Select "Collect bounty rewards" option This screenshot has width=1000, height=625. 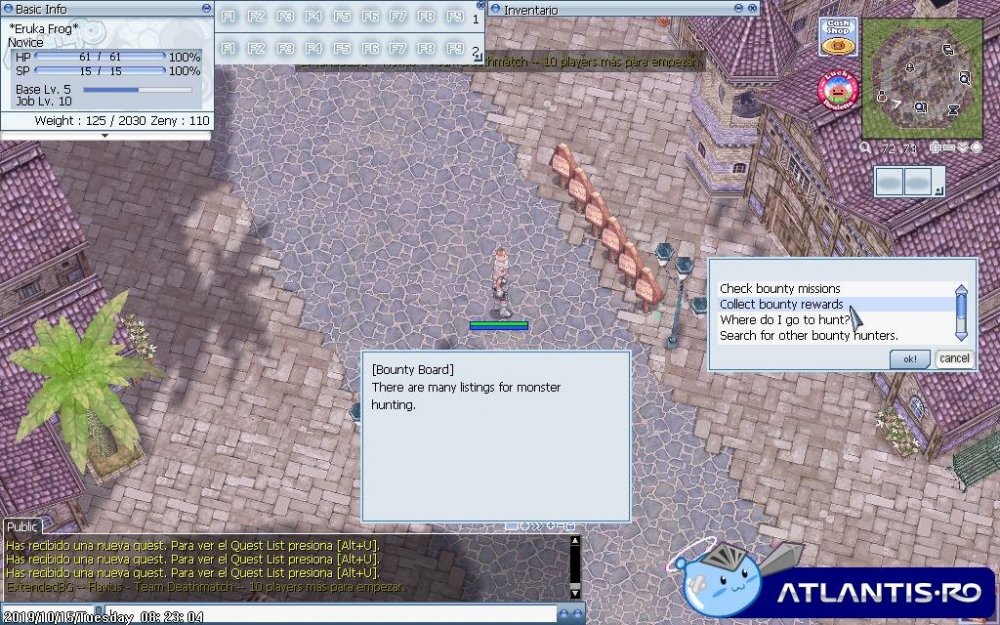782,304
